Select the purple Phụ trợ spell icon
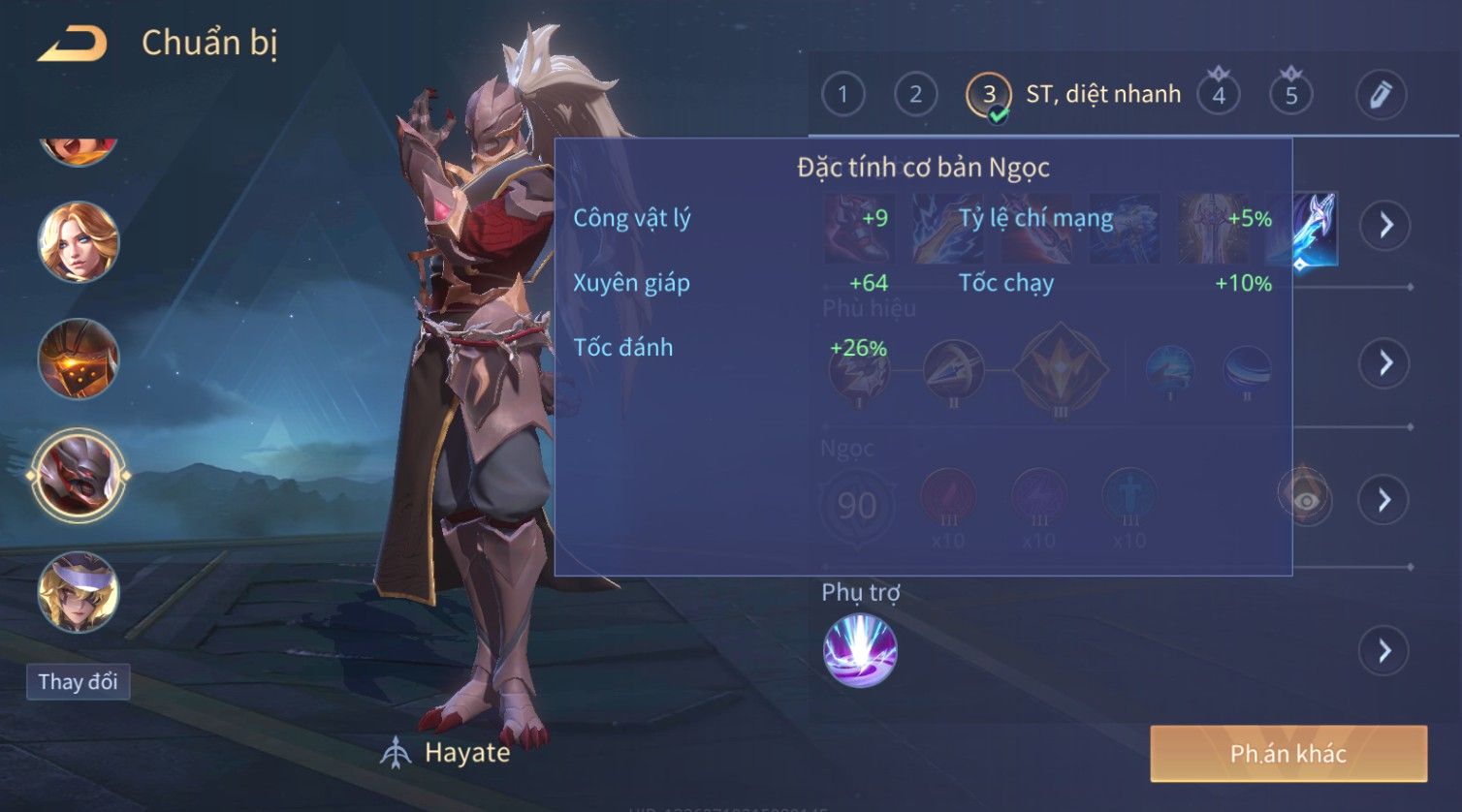Viewport: 1462px width, 812px height. [x=860, y=651]
